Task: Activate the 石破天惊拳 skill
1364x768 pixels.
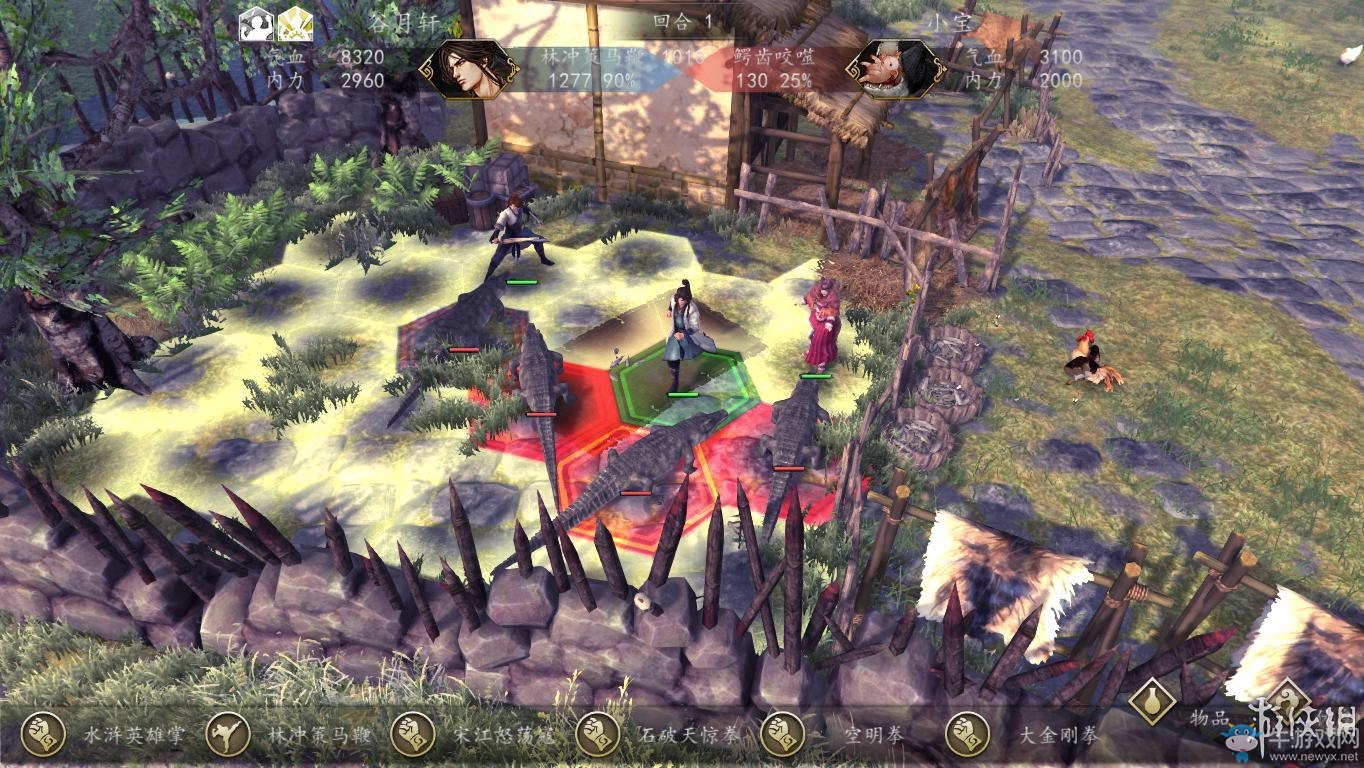Action: pos(597,736)
